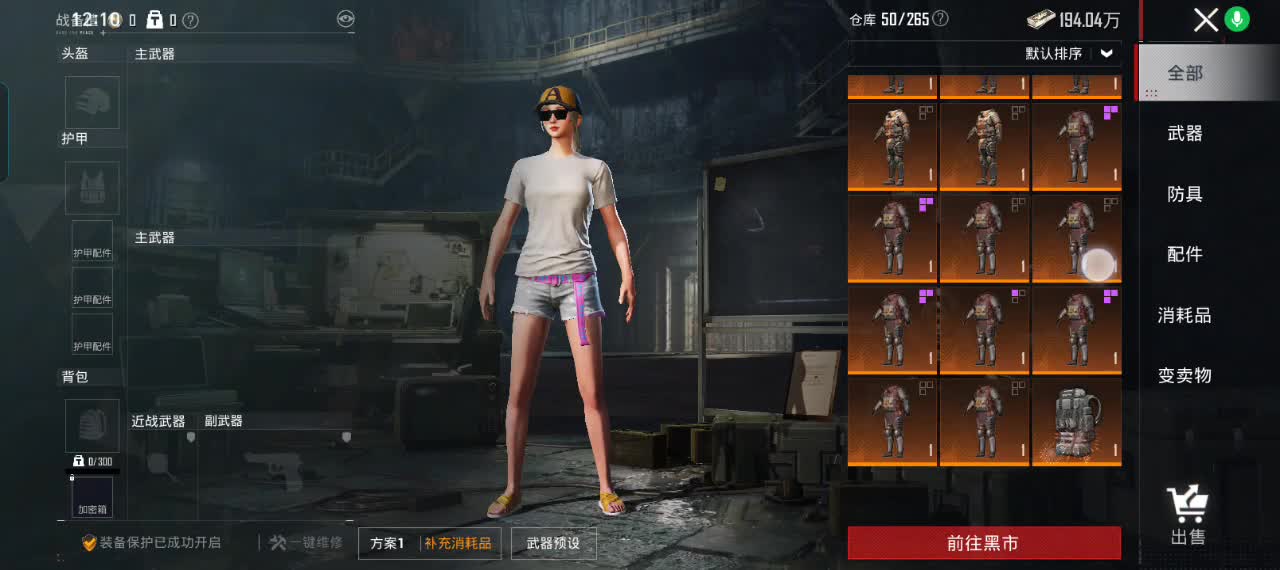Open the 默认排序 sort dropdown
This screenshot has width=1280, height=570.
[x=1070, y=54]
